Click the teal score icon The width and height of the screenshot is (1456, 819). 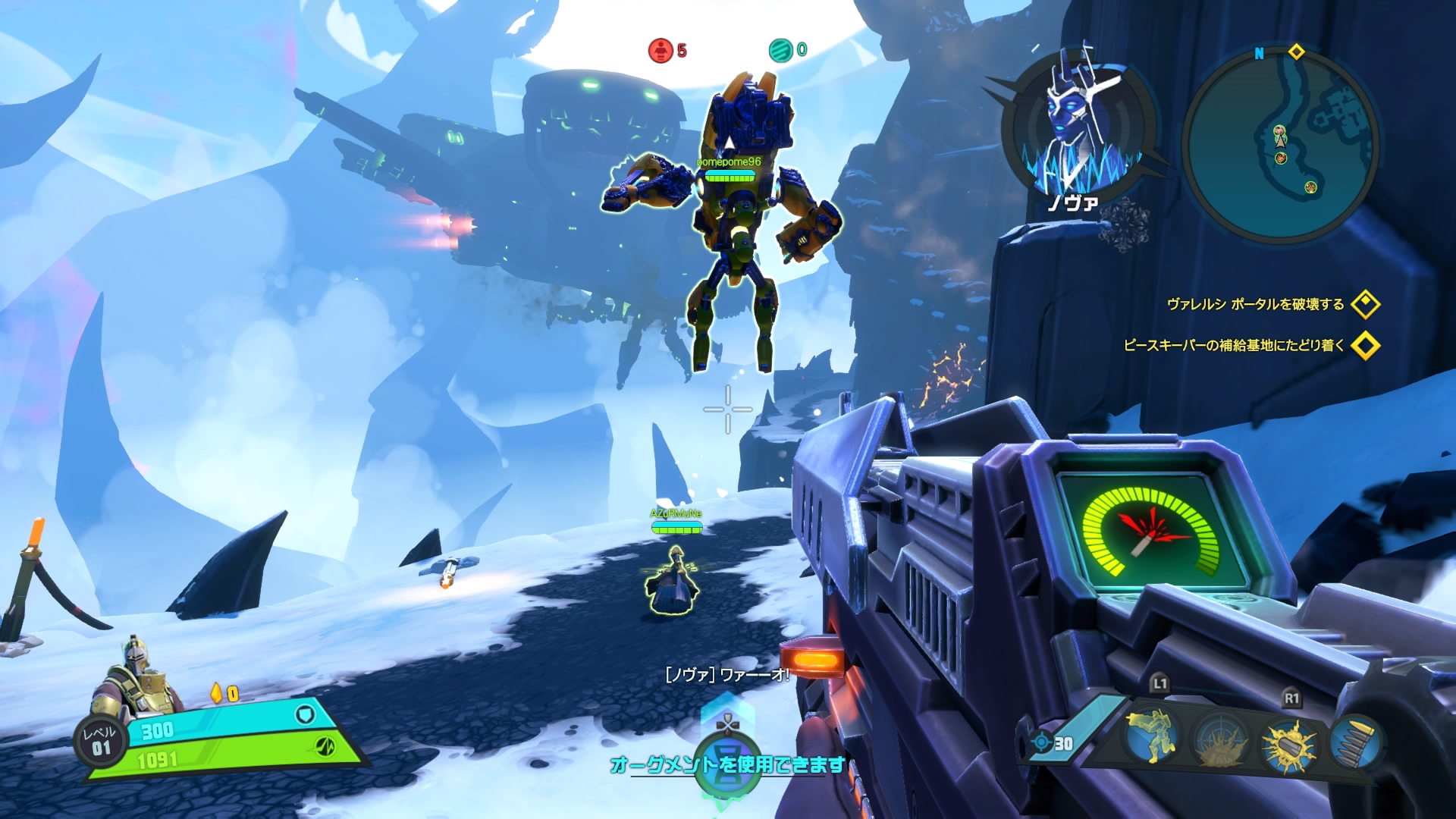(780, 51)
